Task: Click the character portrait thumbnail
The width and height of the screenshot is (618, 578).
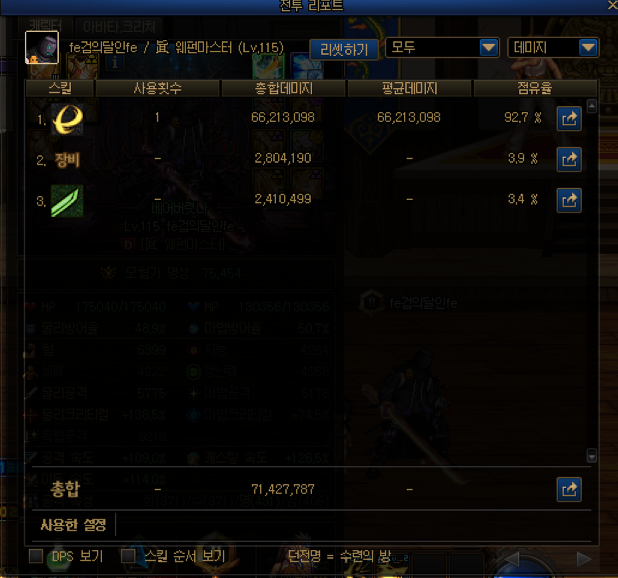Action: (x=41, y=47)
